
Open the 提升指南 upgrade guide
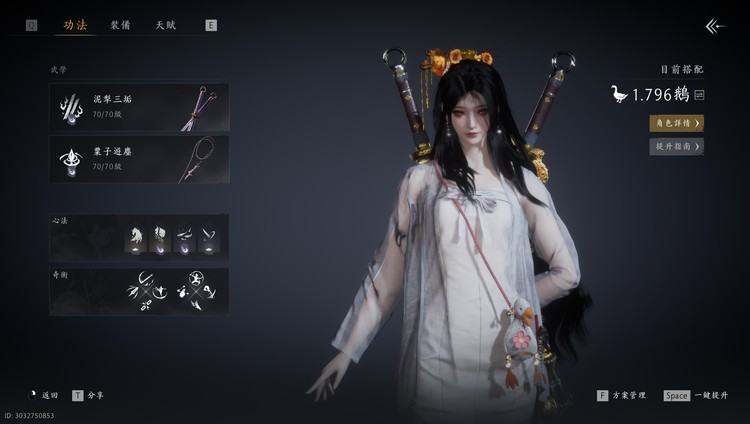point(676,146)
